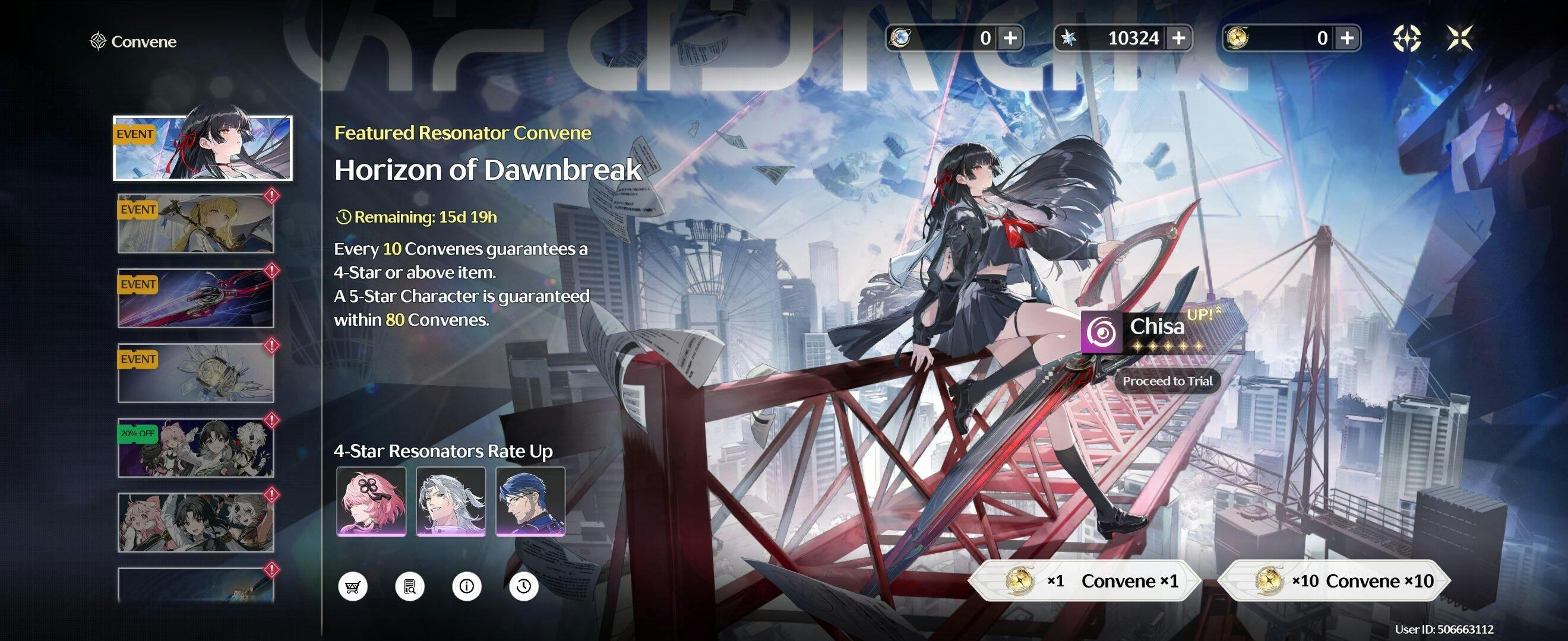The height and width of the screenshot is (641, 1568).
Task: Proceed to Trial for Chisa
Action: [1167, 381]
